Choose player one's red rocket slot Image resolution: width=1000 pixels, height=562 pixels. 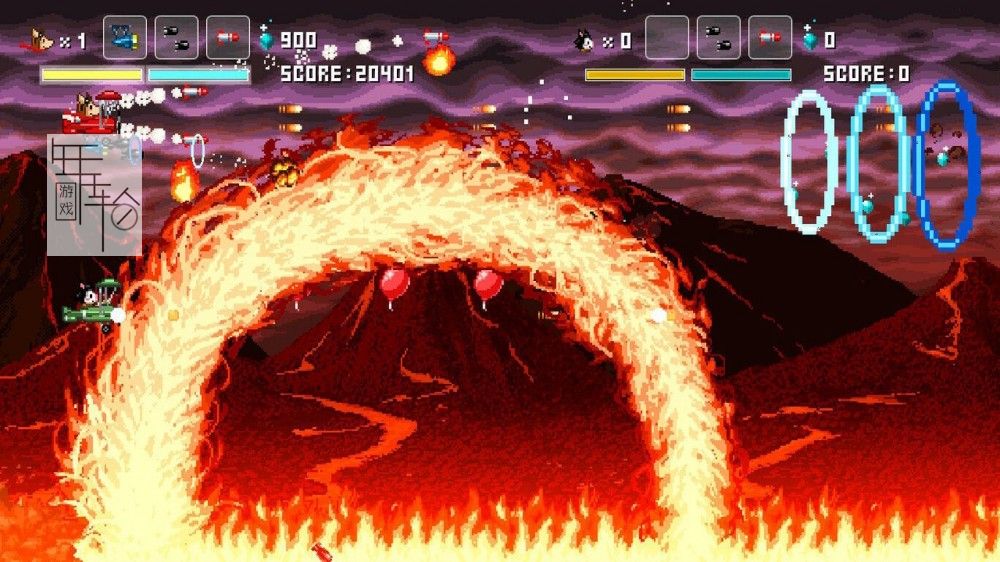click(228, 38)
